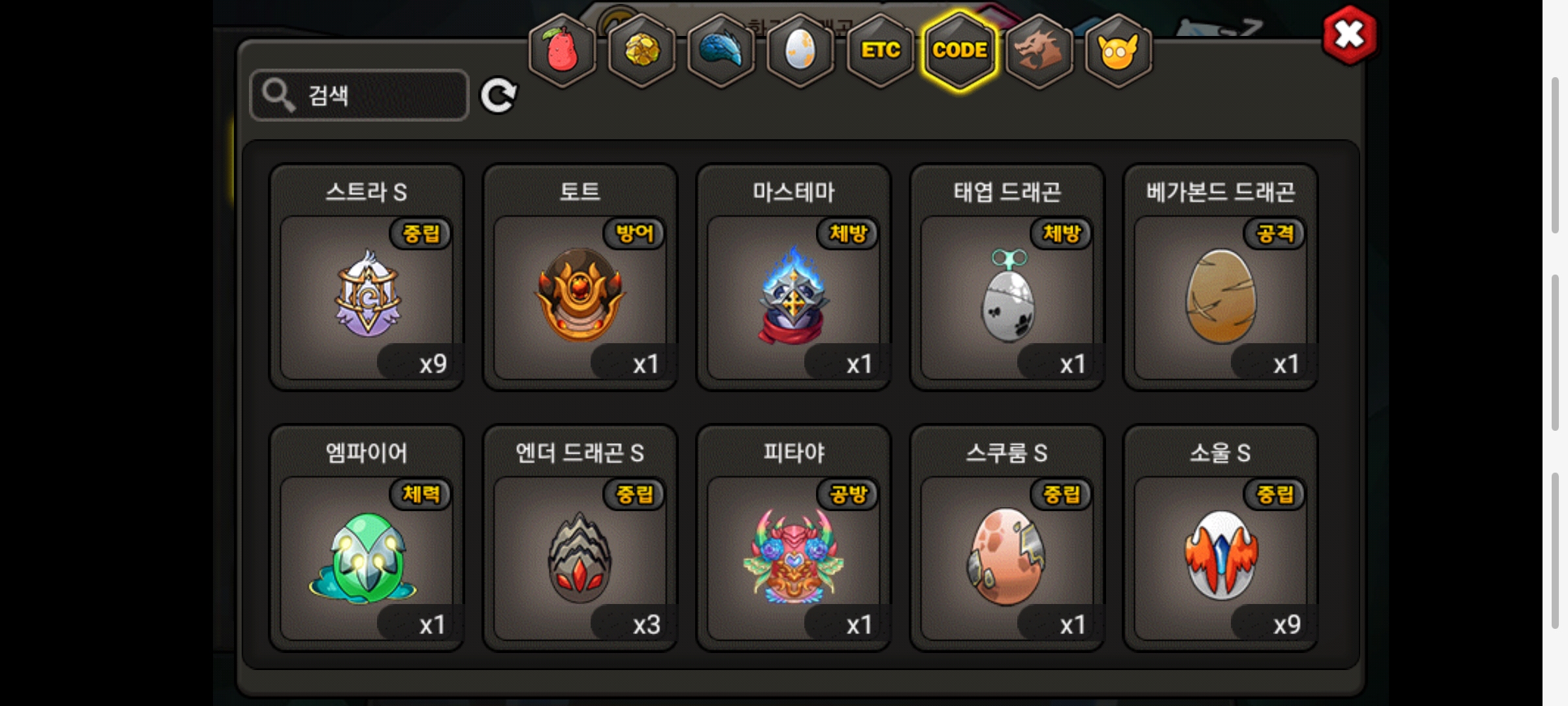Open the egg category tab
Screen dimensions: 1568x706
click(800, 50)
